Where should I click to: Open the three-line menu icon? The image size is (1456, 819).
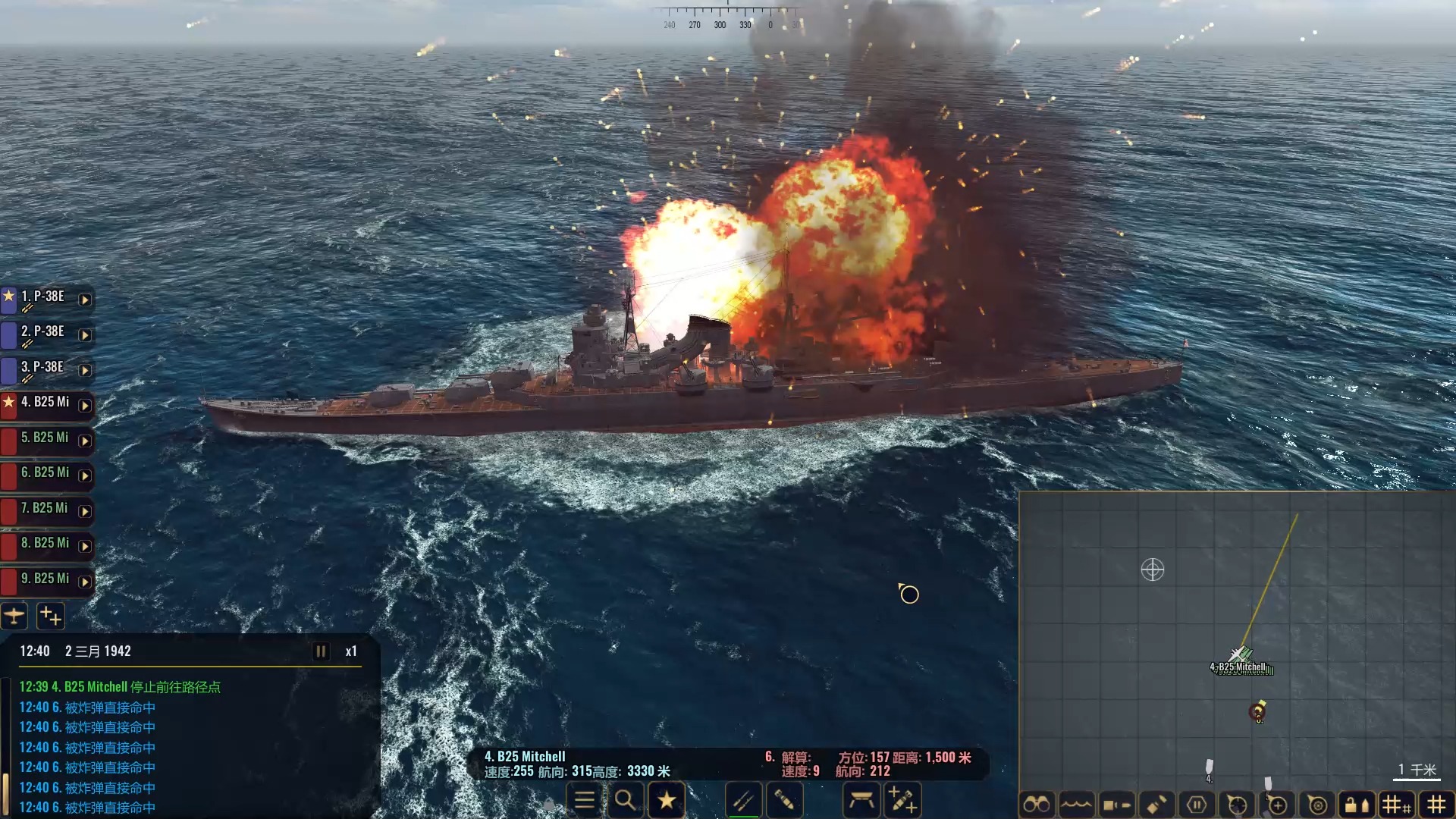click(585, 800)
